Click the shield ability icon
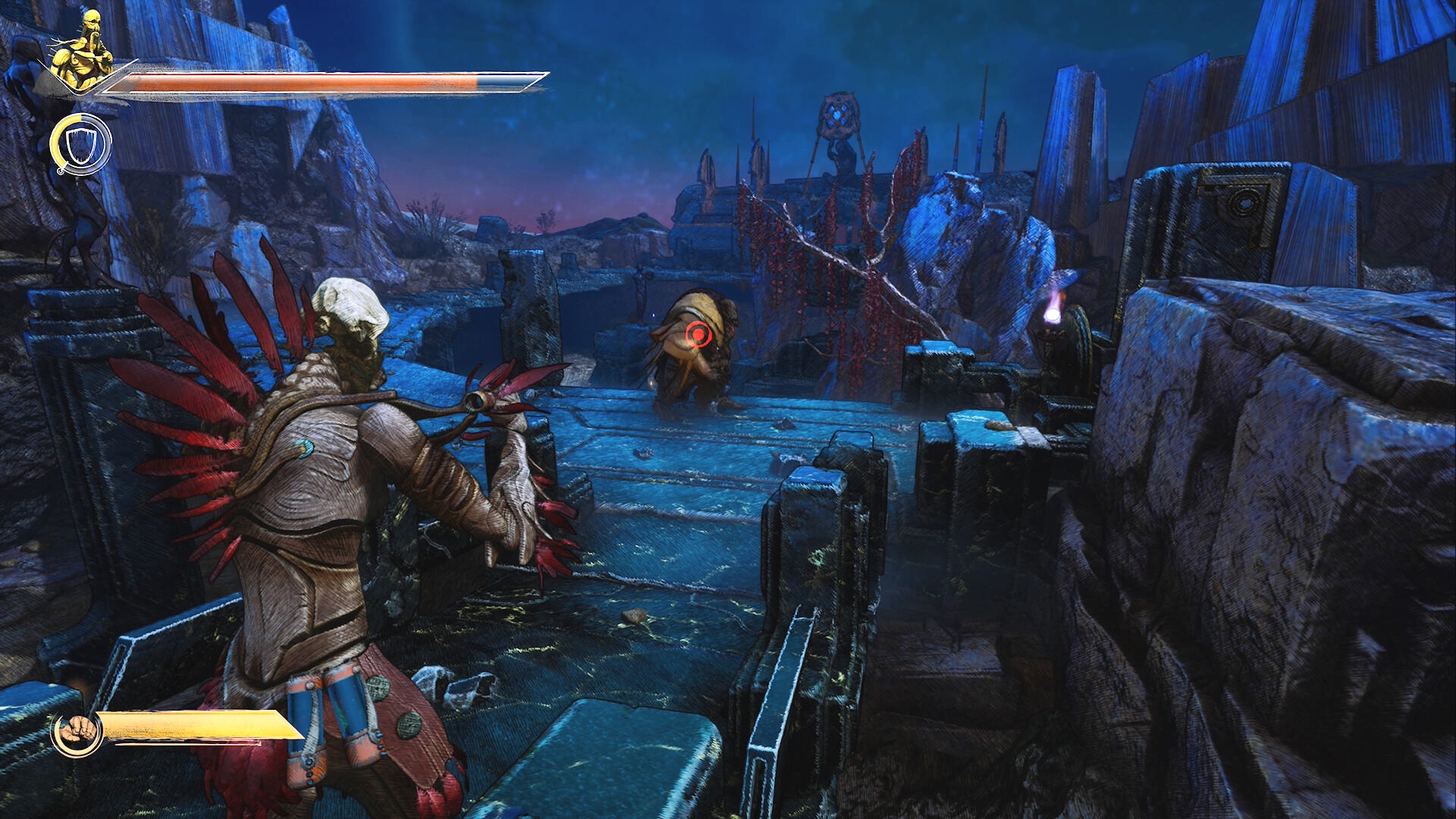The height and width of the screenshot is (819, 1456). click(x=80, y=144)
